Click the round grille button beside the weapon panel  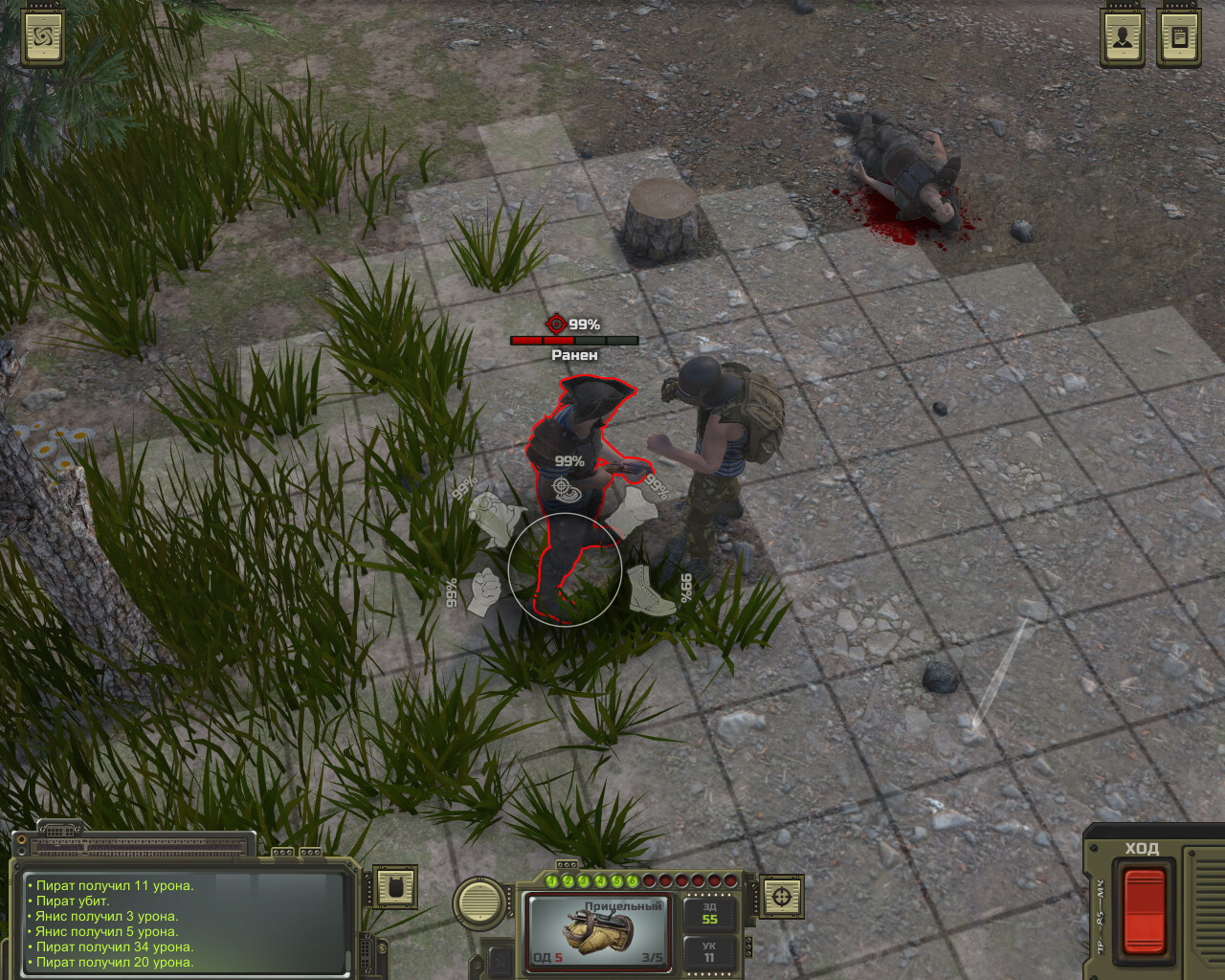click(479, 901)
